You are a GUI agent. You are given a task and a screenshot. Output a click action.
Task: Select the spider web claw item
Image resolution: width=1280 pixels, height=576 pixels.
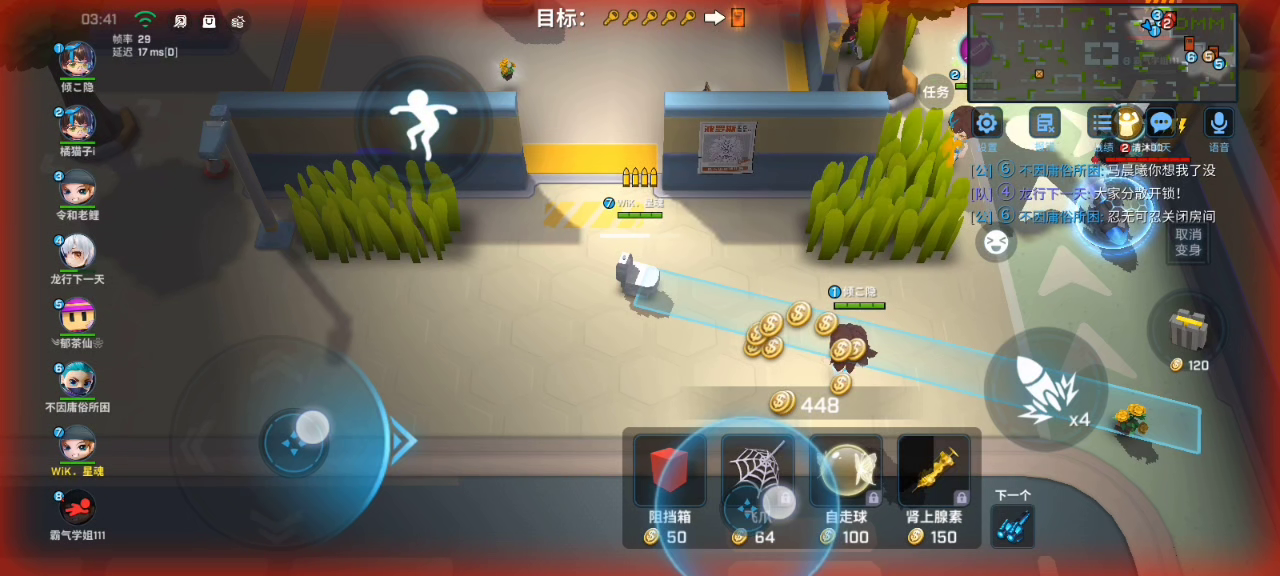(x=758, y=470)
